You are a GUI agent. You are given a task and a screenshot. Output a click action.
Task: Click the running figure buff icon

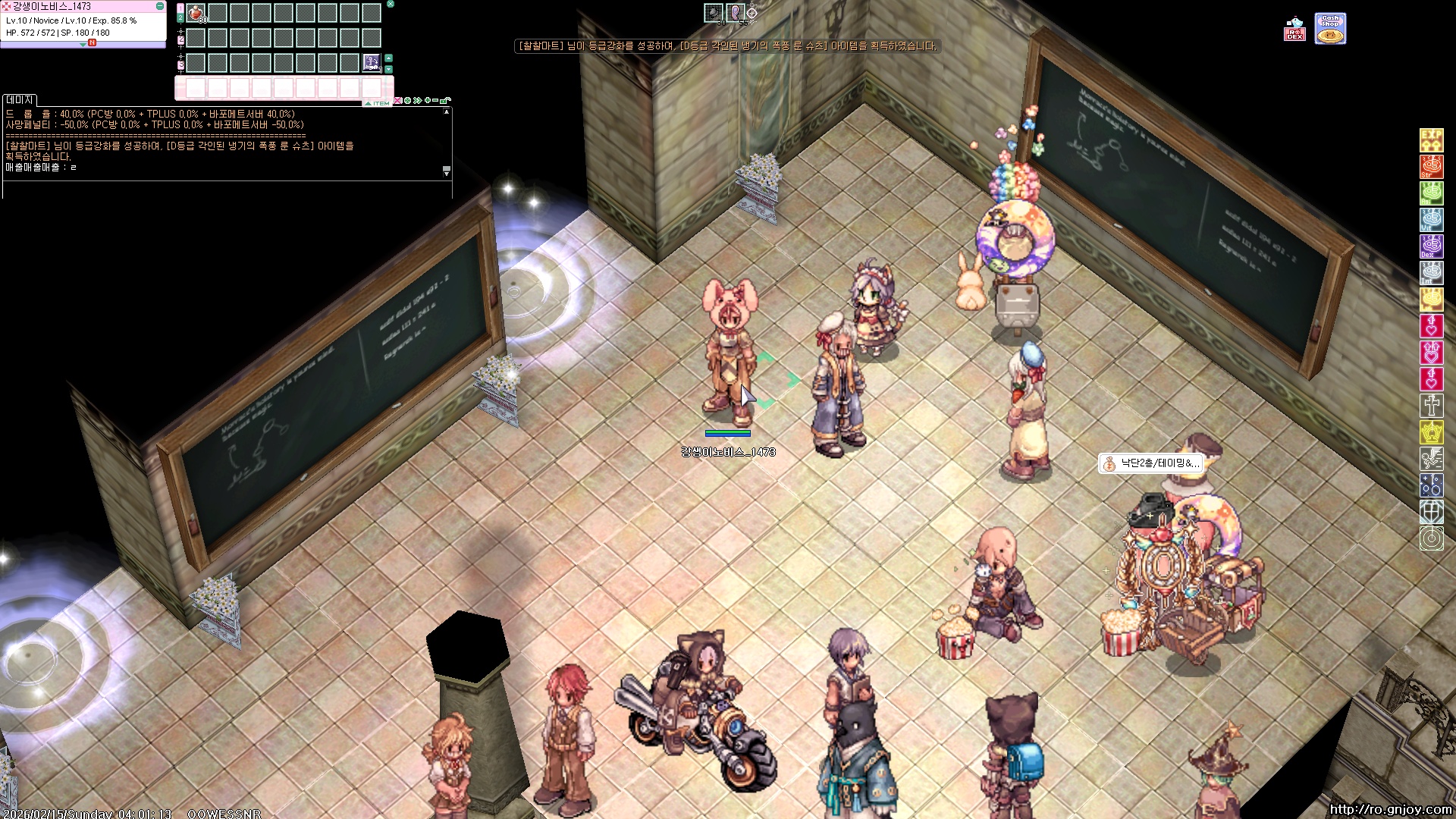pos(1431,459)
